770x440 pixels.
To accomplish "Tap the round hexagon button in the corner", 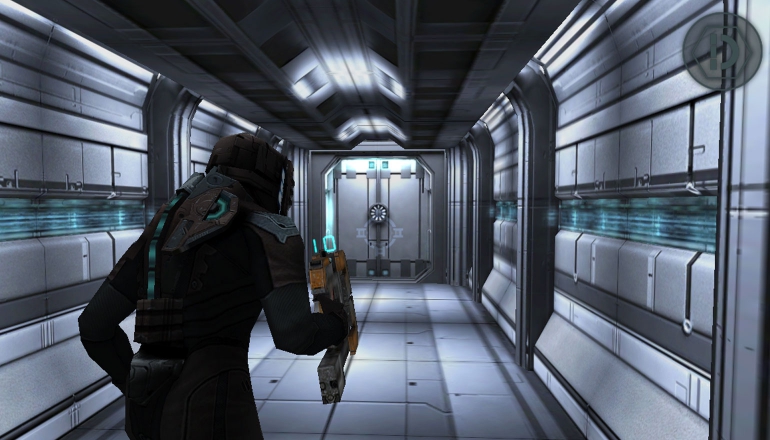I will coord(721,52).
